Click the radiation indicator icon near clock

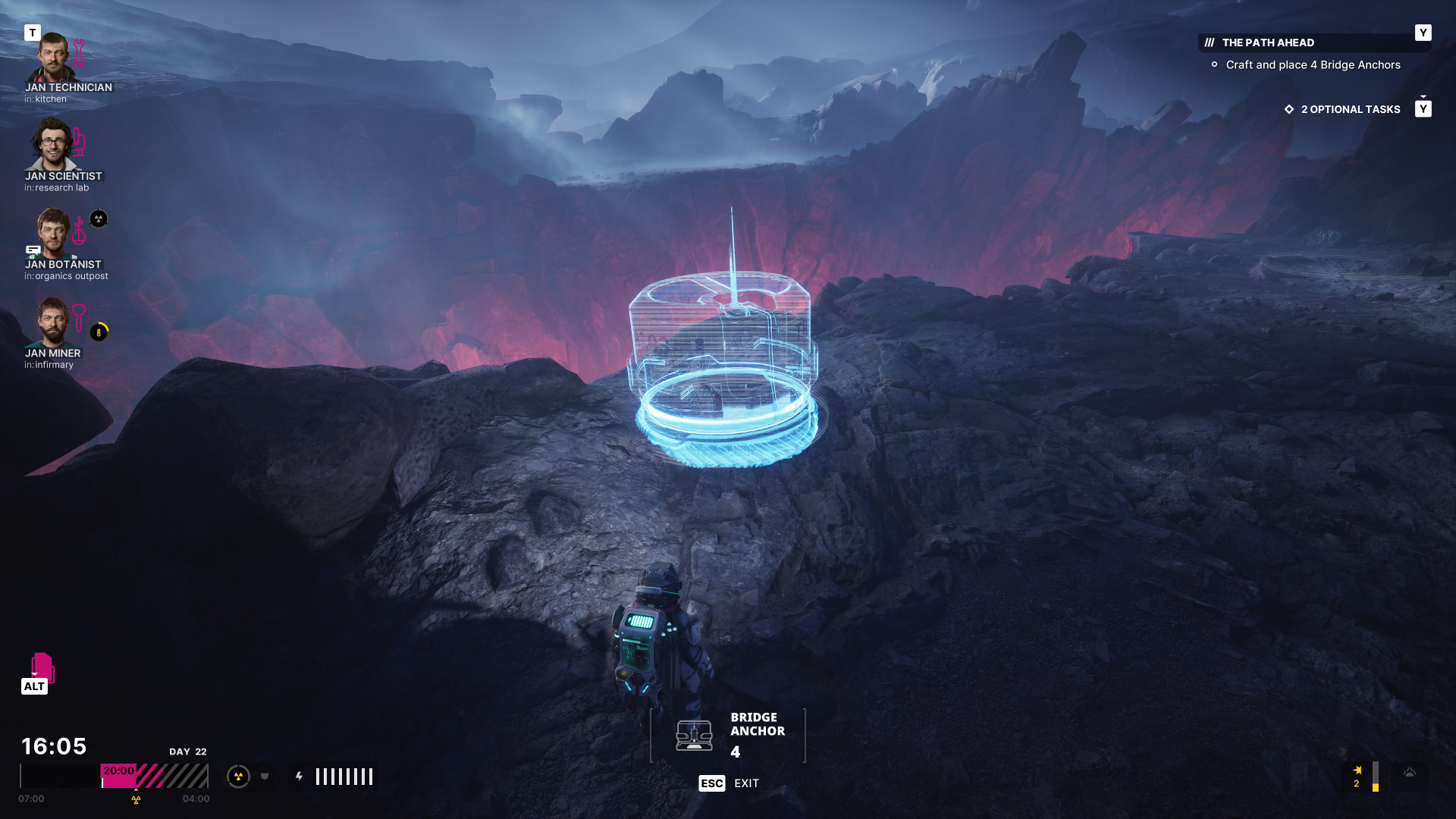(238, 776)
